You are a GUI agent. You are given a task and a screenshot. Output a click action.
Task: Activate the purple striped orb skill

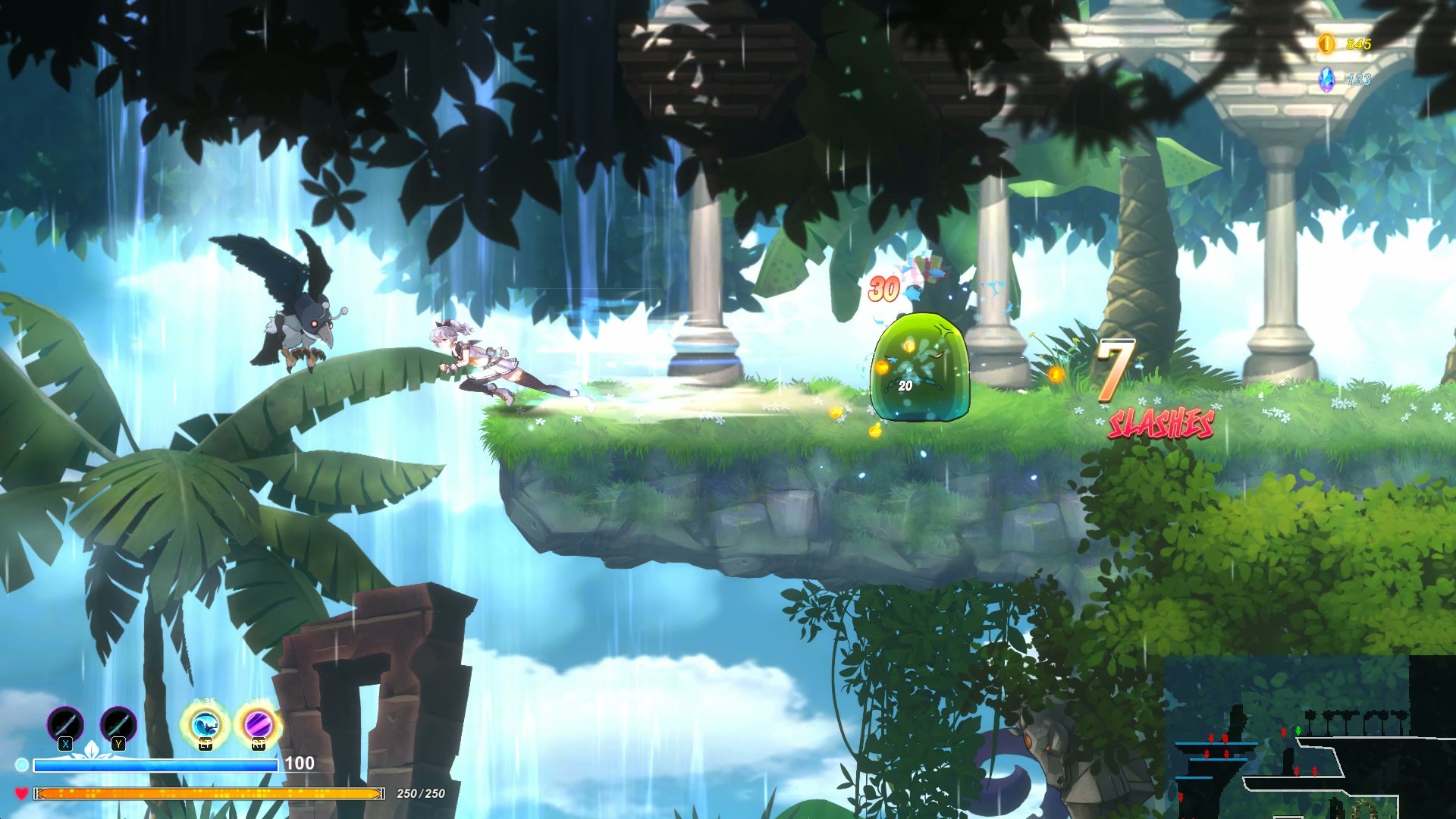[x=259, y=725]
